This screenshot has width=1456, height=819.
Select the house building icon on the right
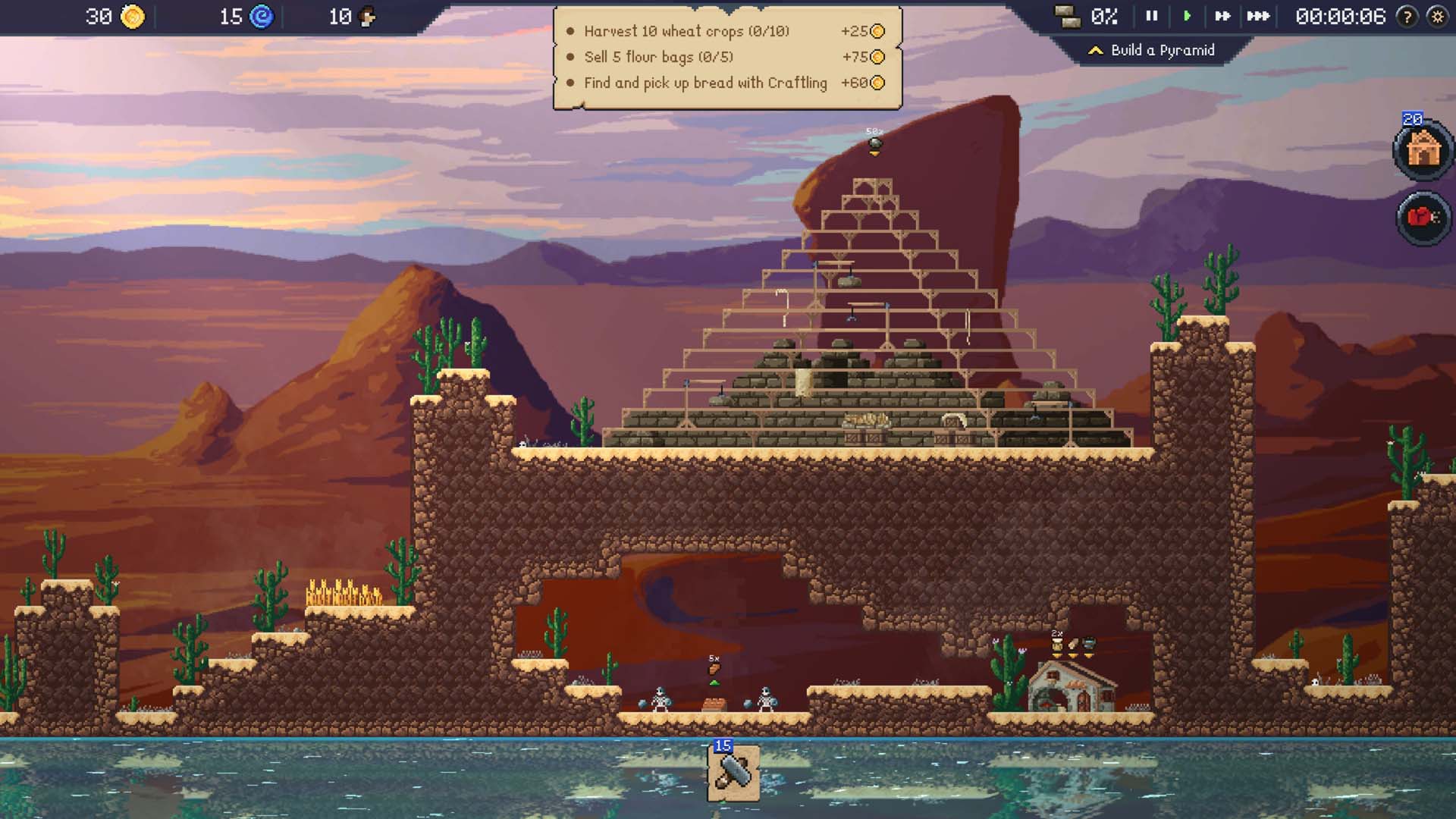pos(1423,150)
